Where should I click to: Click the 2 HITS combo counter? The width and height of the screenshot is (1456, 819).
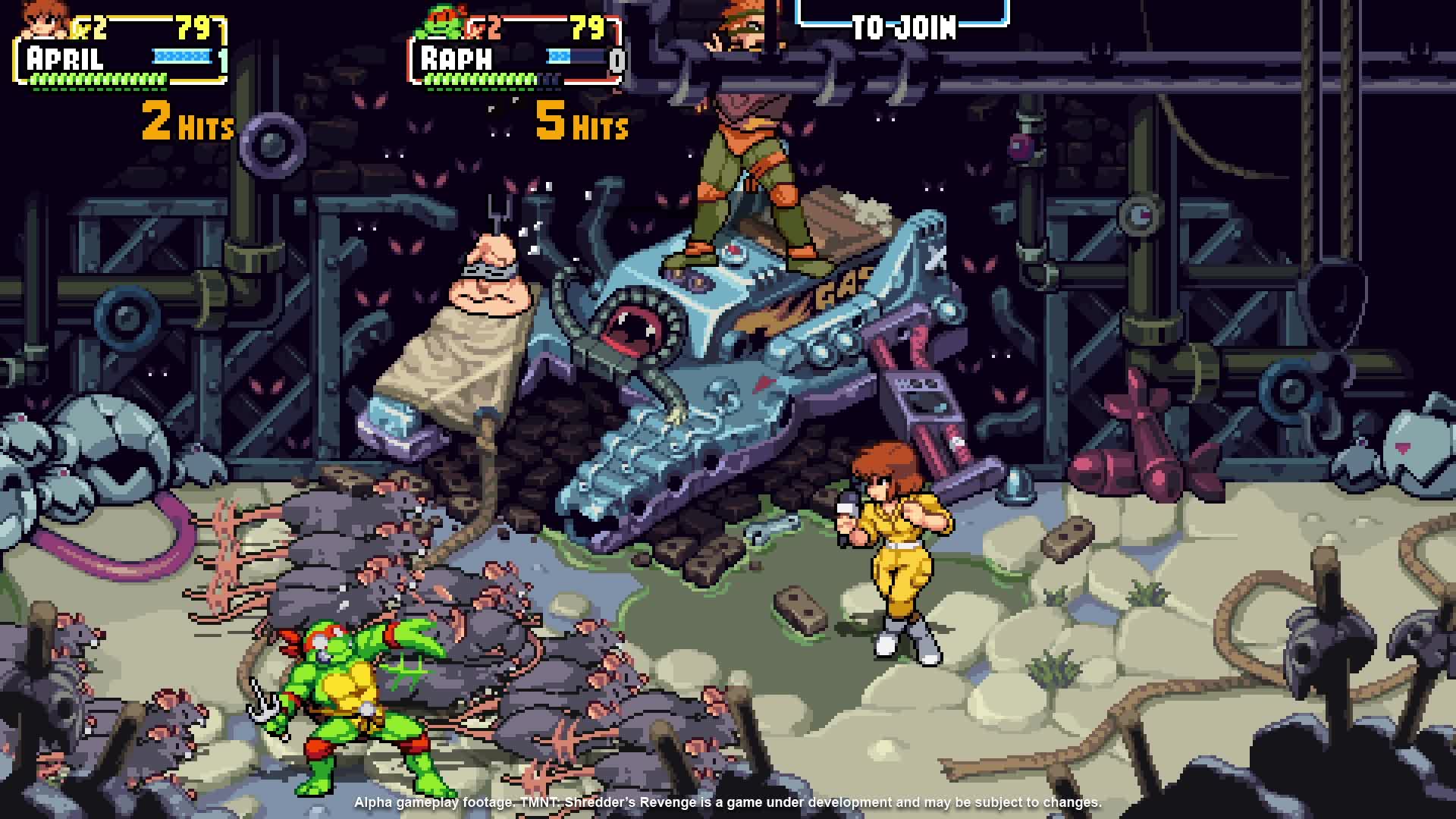click(184, 124)
